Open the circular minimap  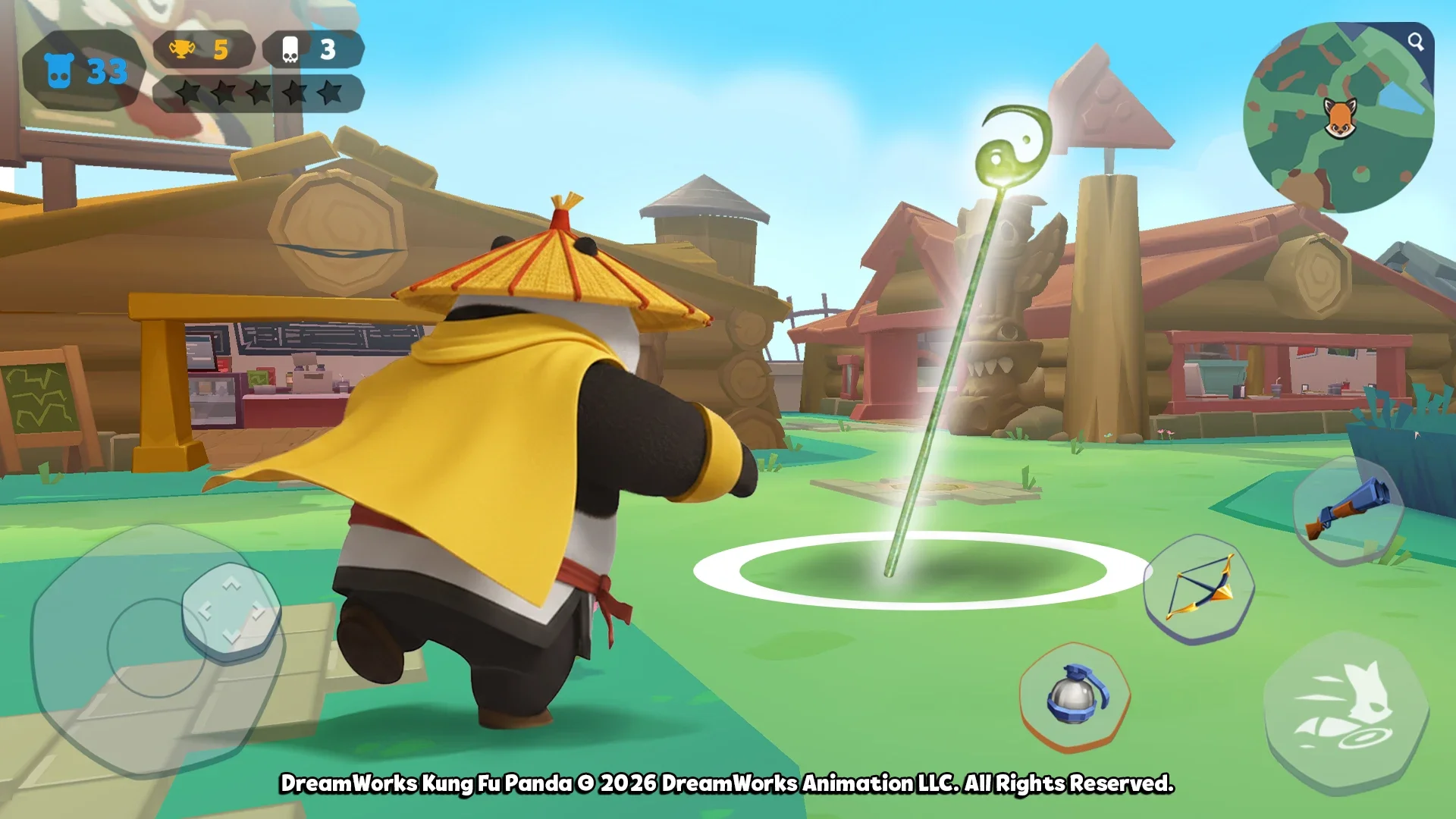pos(1338,118)
